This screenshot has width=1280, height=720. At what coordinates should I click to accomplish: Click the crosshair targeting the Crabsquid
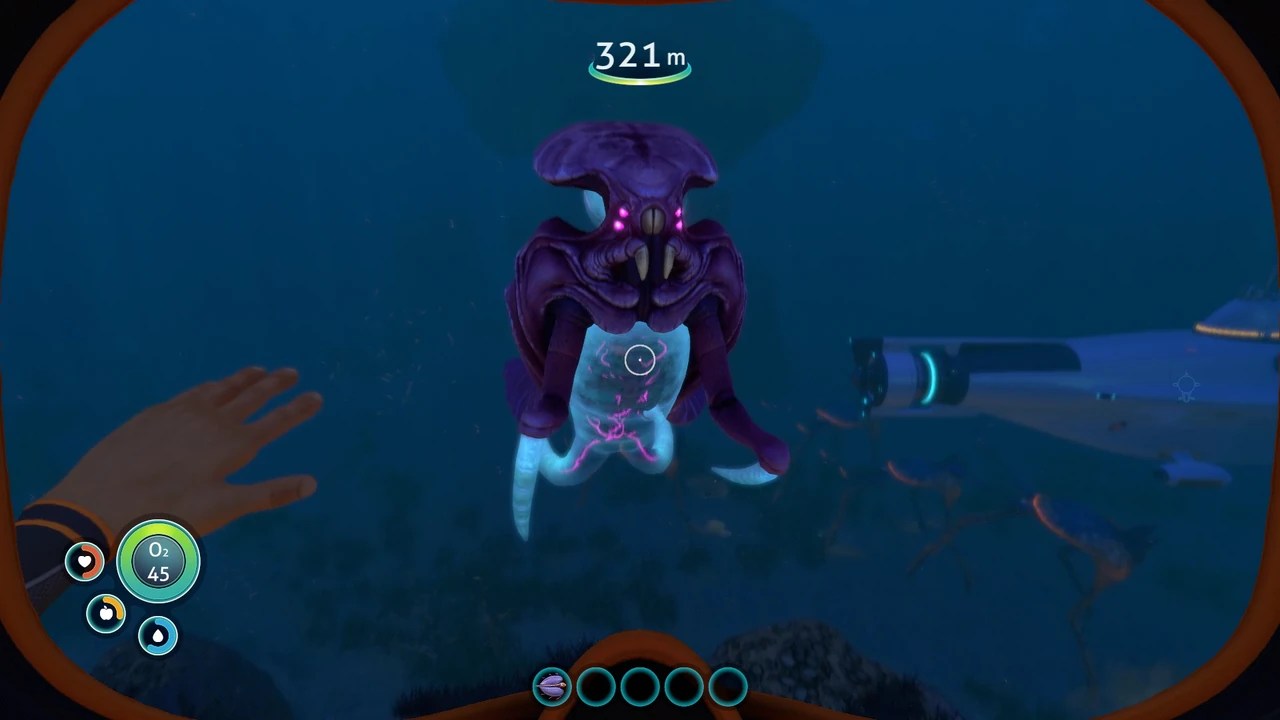tap(639, 359)
